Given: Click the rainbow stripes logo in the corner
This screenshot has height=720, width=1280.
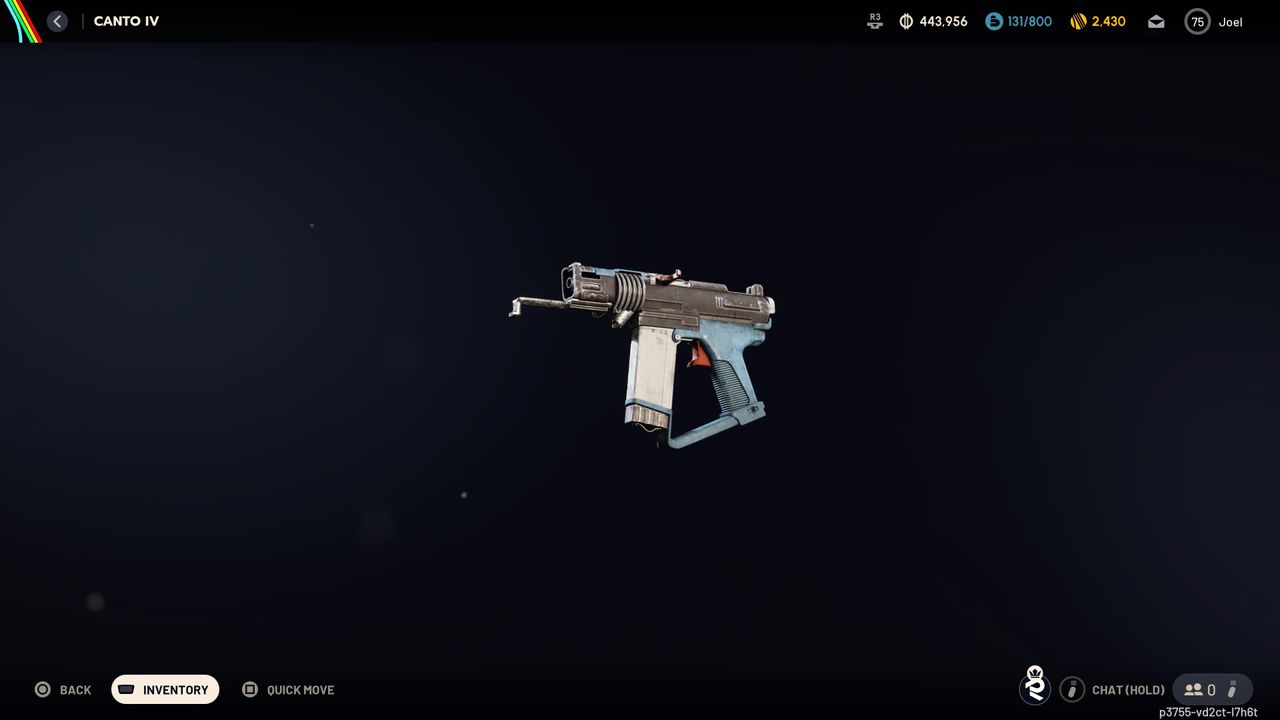Looking at the screenshot, I should pyautogui.click(x=20, y=20).
